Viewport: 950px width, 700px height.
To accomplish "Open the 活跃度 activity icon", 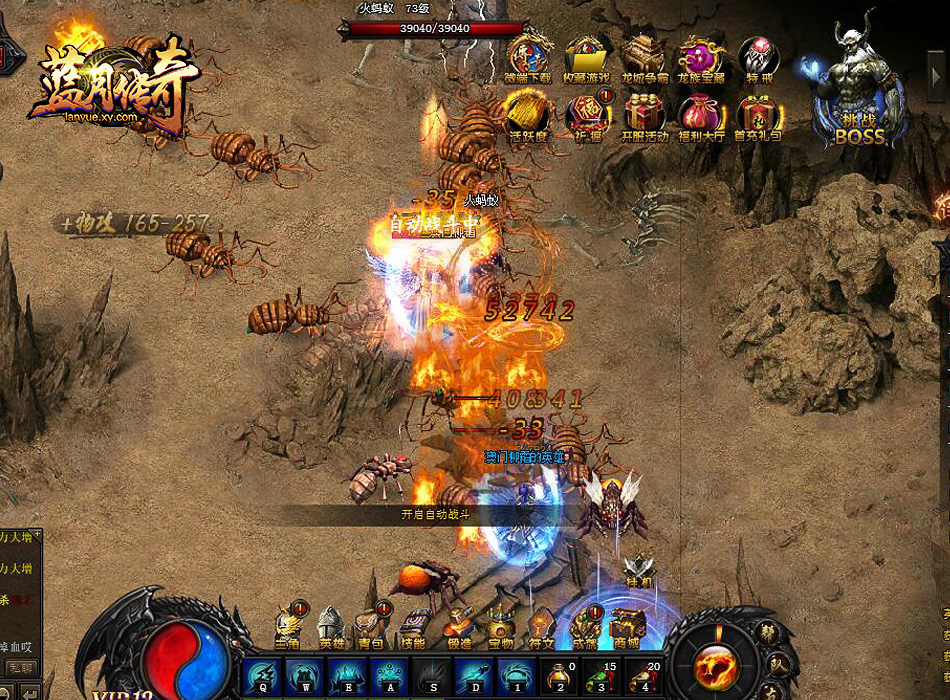I will point(527,117).
